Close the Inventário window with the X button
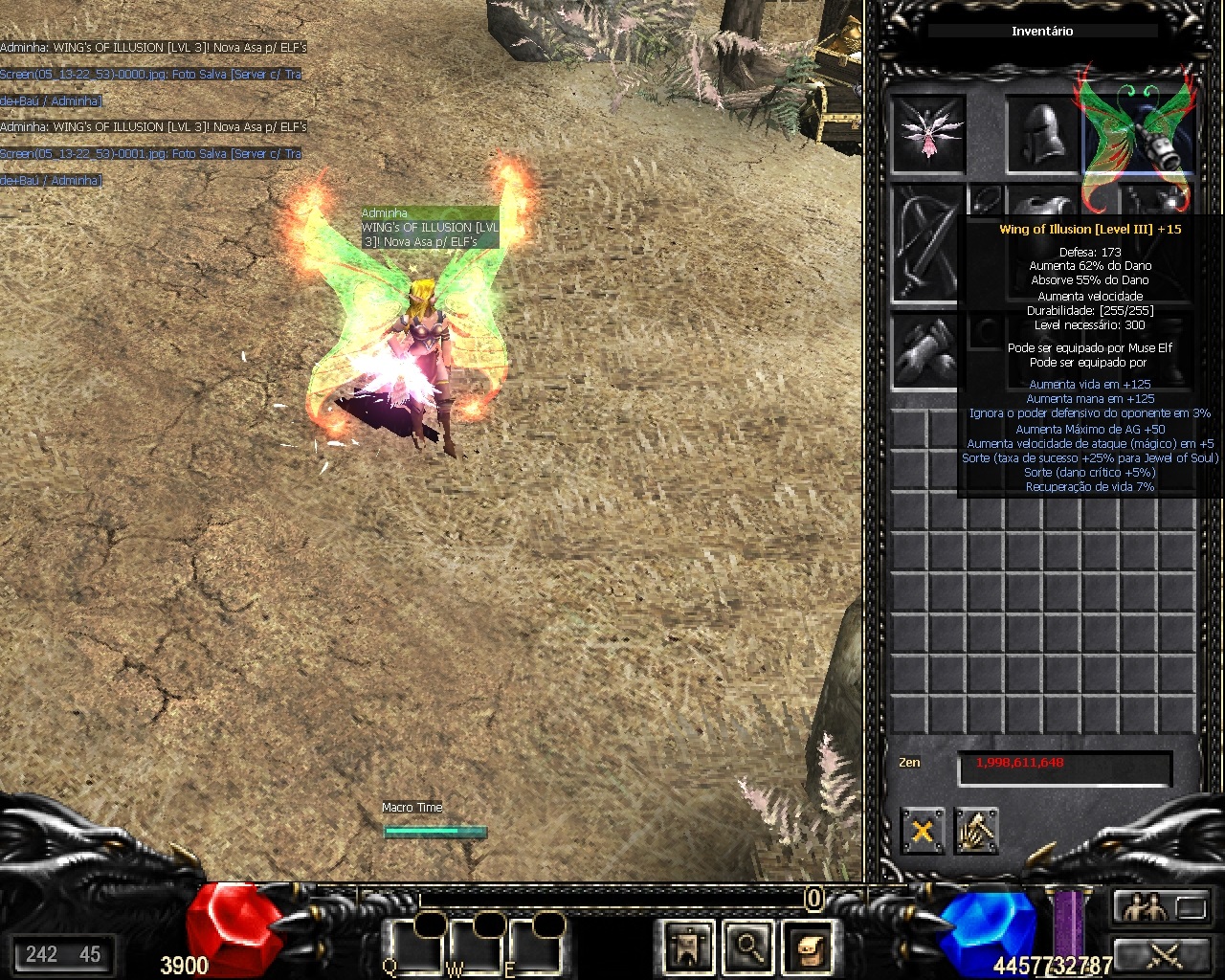This screenshot has width=1225, height=980. pyautogui.click(x=923, y=830)
